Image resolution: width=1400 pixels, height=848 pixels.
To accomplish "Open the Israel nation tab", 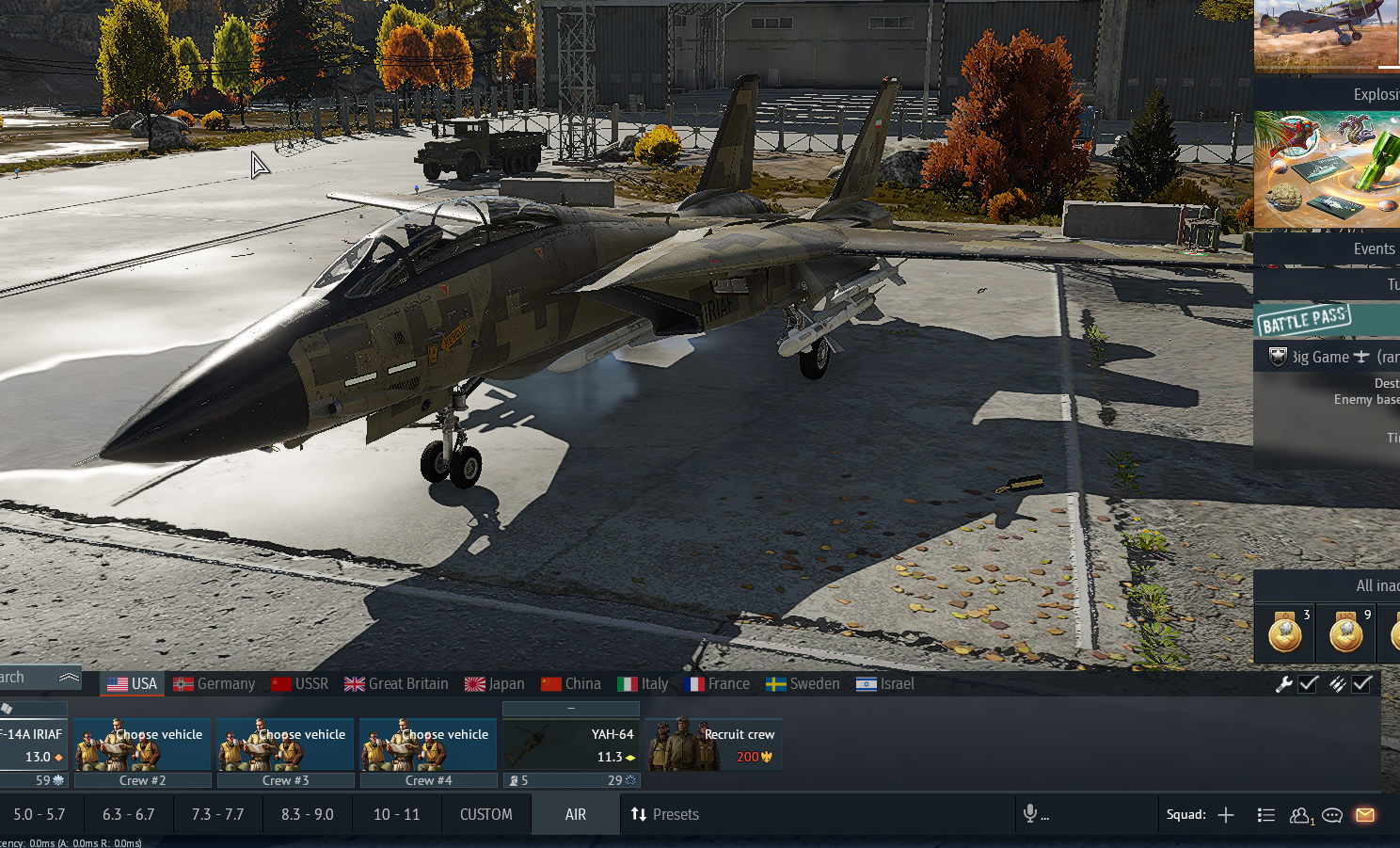I will tap(885, 684).
